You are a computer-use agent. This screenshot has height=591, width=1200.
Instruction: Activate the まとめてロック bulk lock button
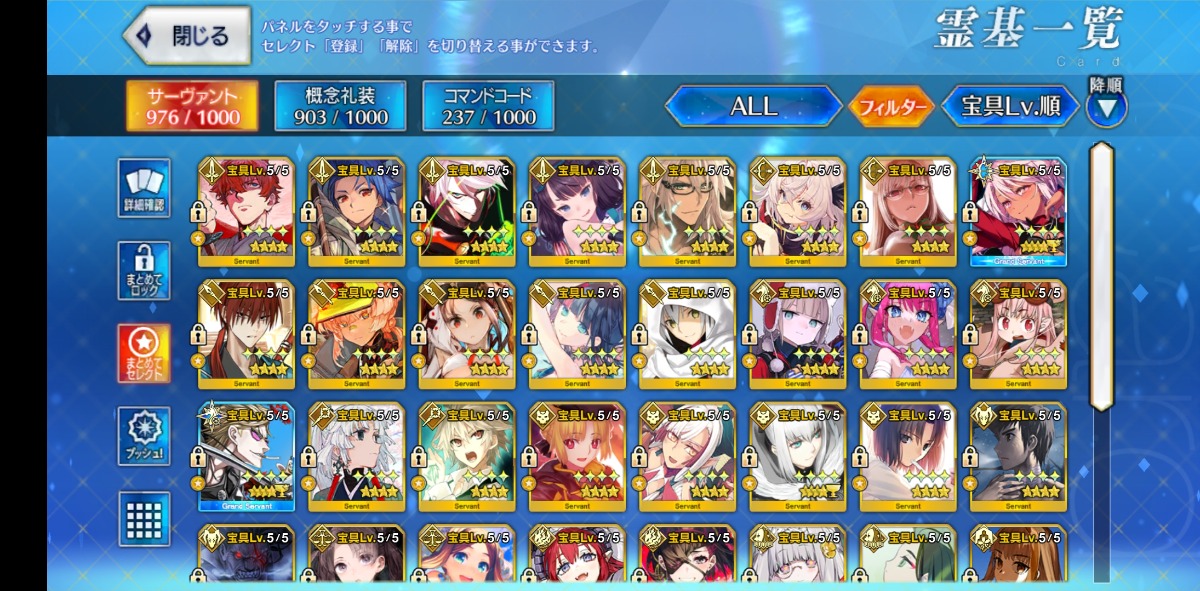pos(144,271)
